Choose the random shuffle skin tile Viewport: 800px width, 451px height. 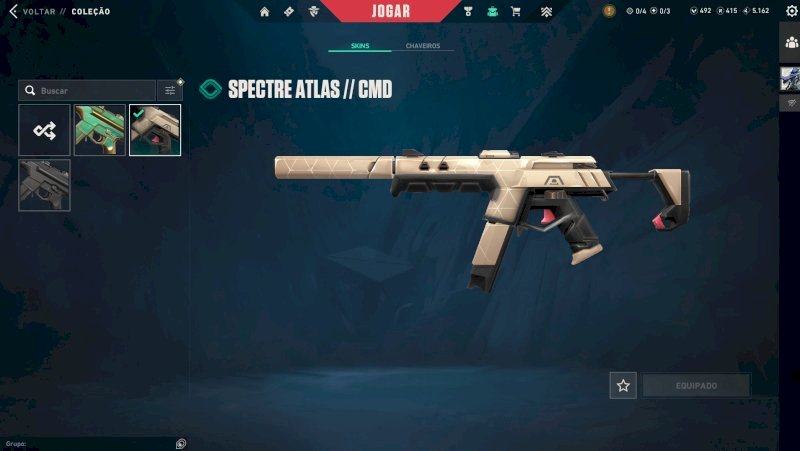point(44,130)
